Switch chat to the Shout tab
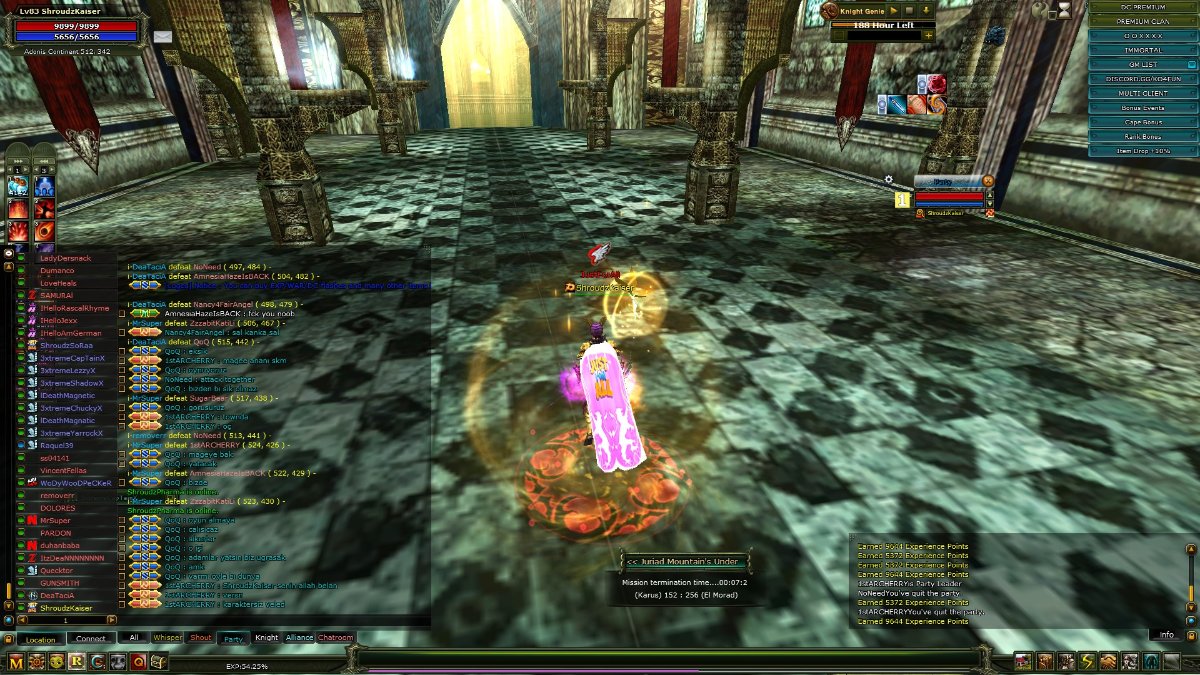This screenshot has width=1200, height=675. (x=201, y=637)
